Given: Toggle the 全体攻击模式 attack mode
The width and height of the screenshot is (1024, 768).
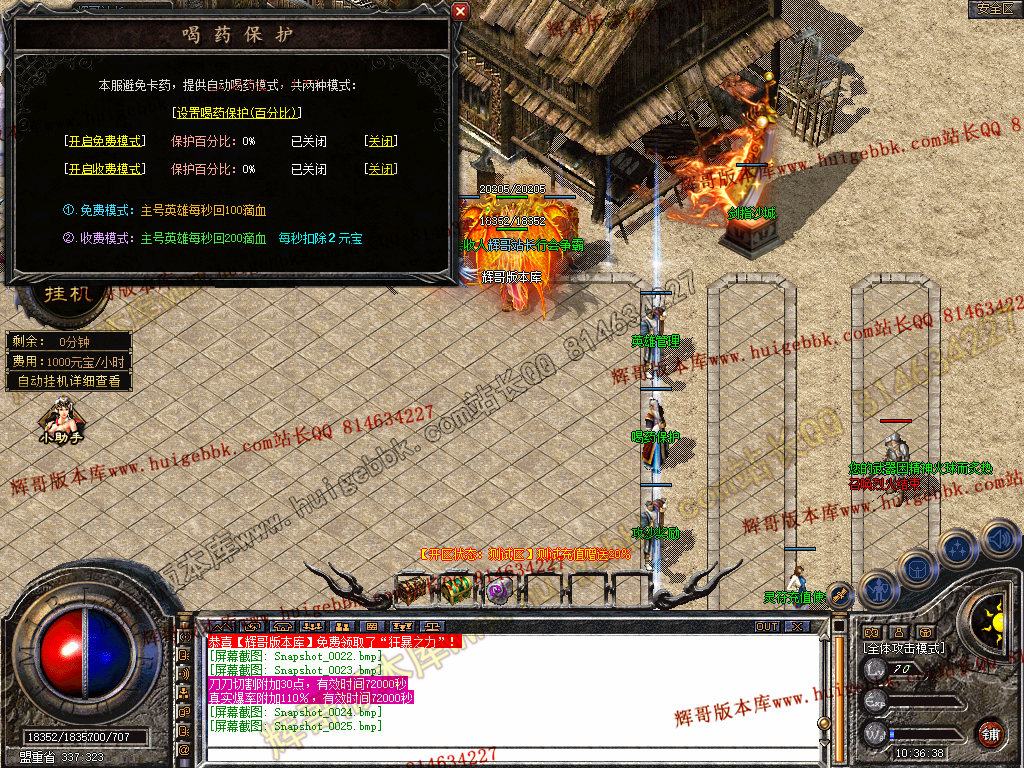Looking at the screenshot, I should tap(903, 648).
